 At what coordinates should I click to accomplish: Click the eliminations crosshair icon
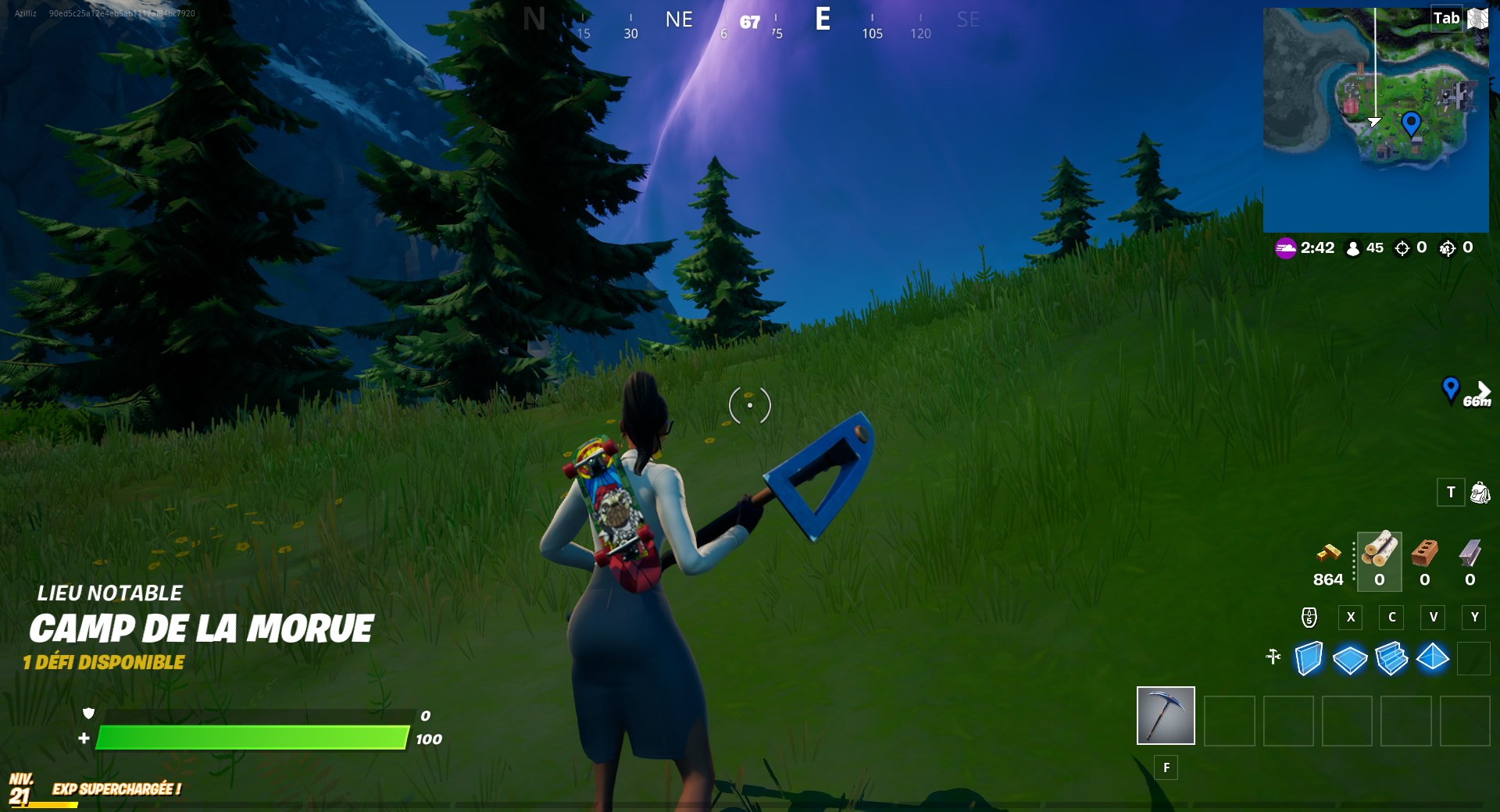[1403, 248]
